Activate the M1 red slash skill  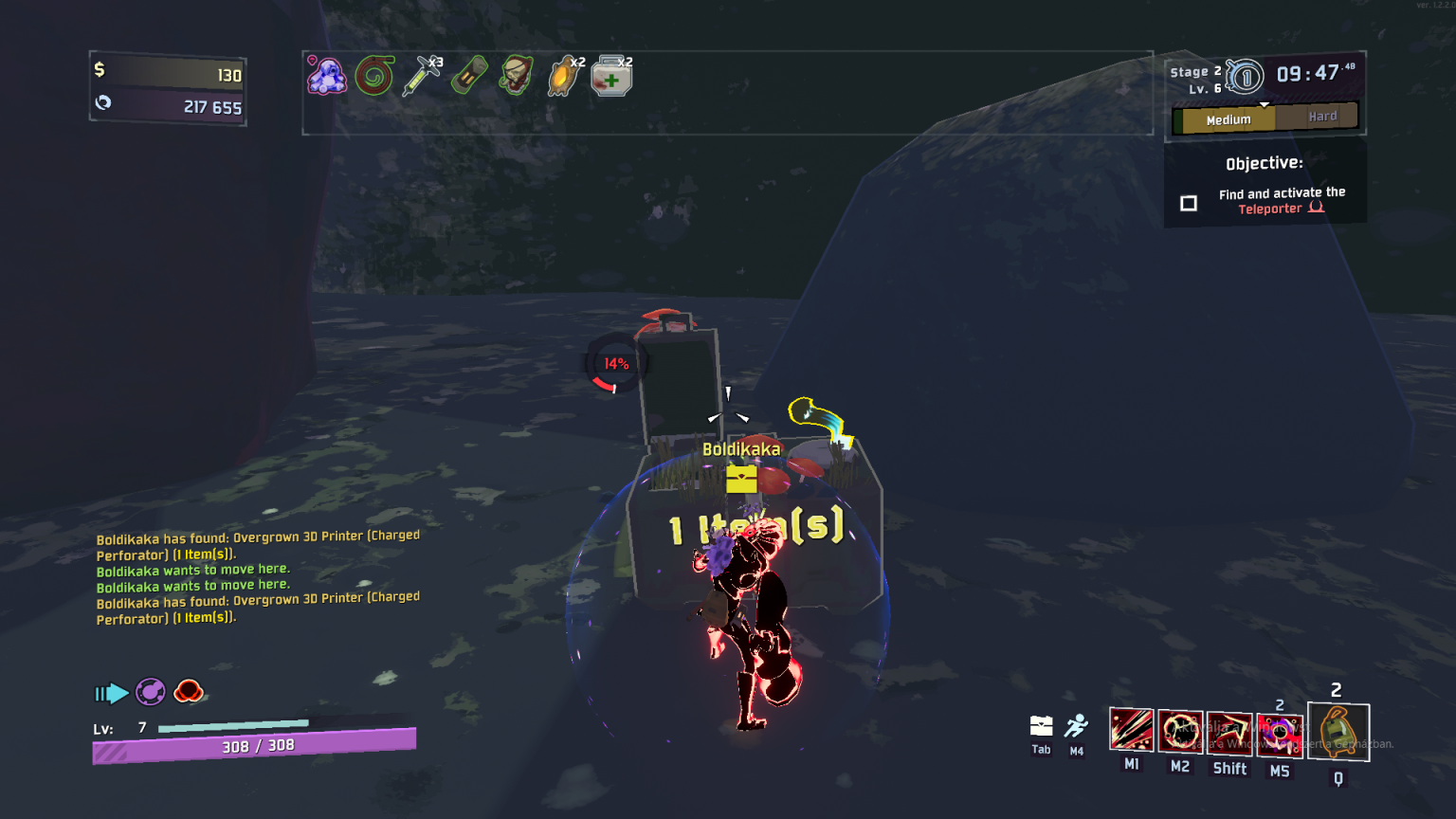coord(1132,731)
